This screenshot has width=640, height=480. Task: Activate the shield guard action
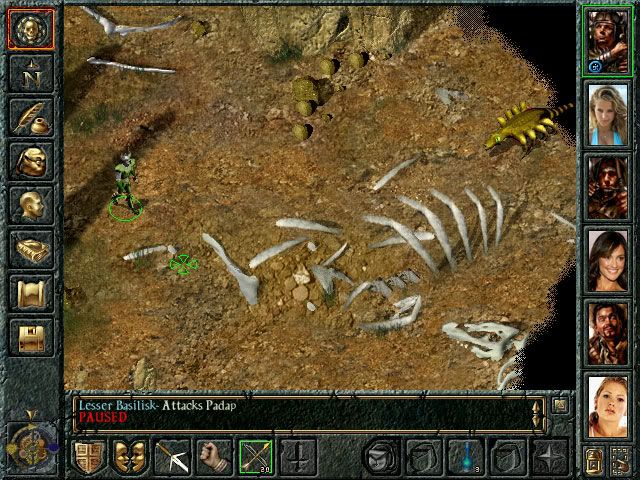click(x=88, y=458)
